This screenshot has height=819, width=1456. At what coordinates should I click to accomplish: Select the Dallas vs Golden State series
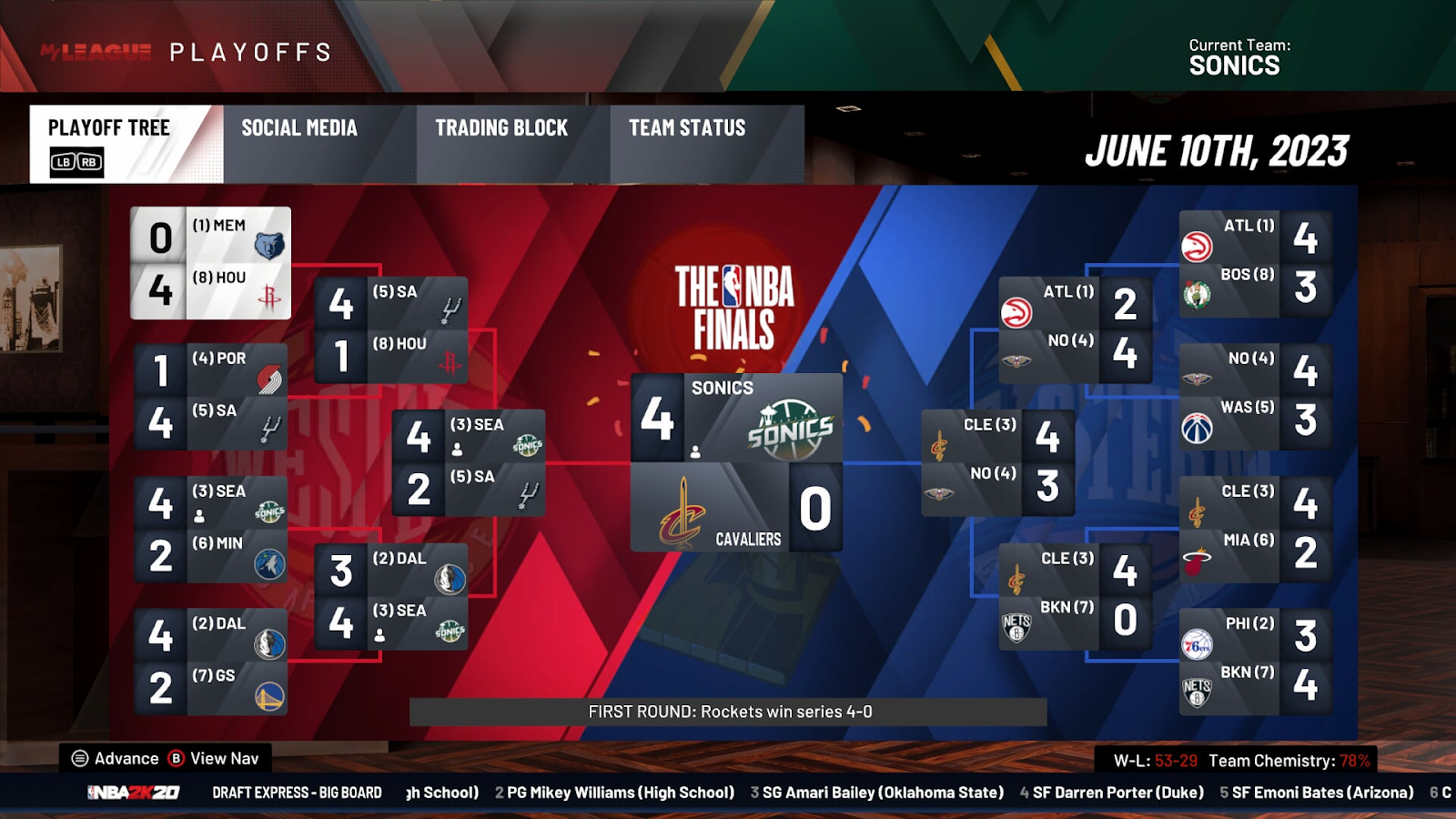211,662
